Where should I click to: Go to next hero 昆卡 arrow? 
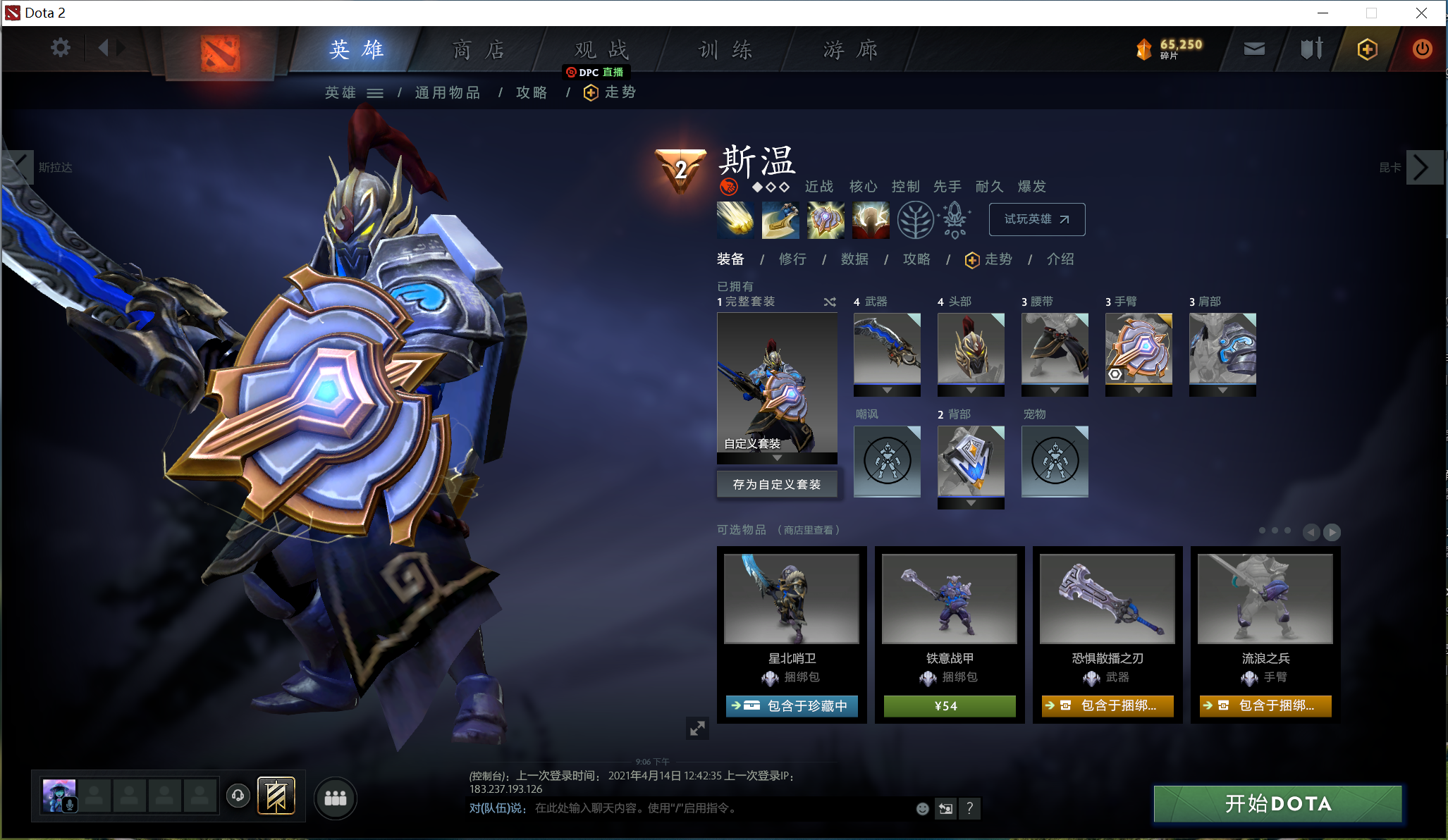coord(1421,167)
